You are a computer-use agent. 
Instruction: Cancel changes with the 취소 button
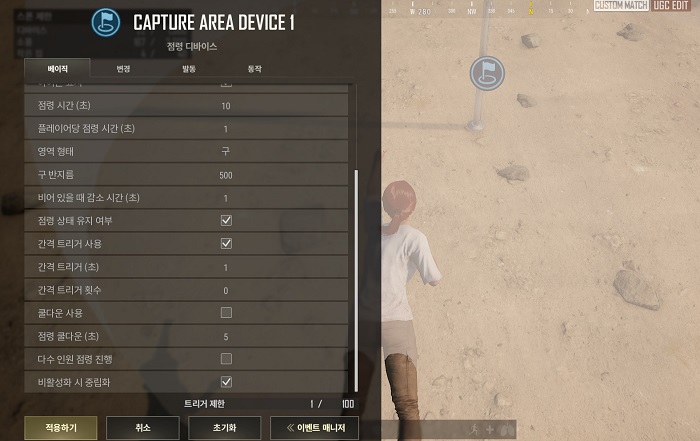(143, 428)
